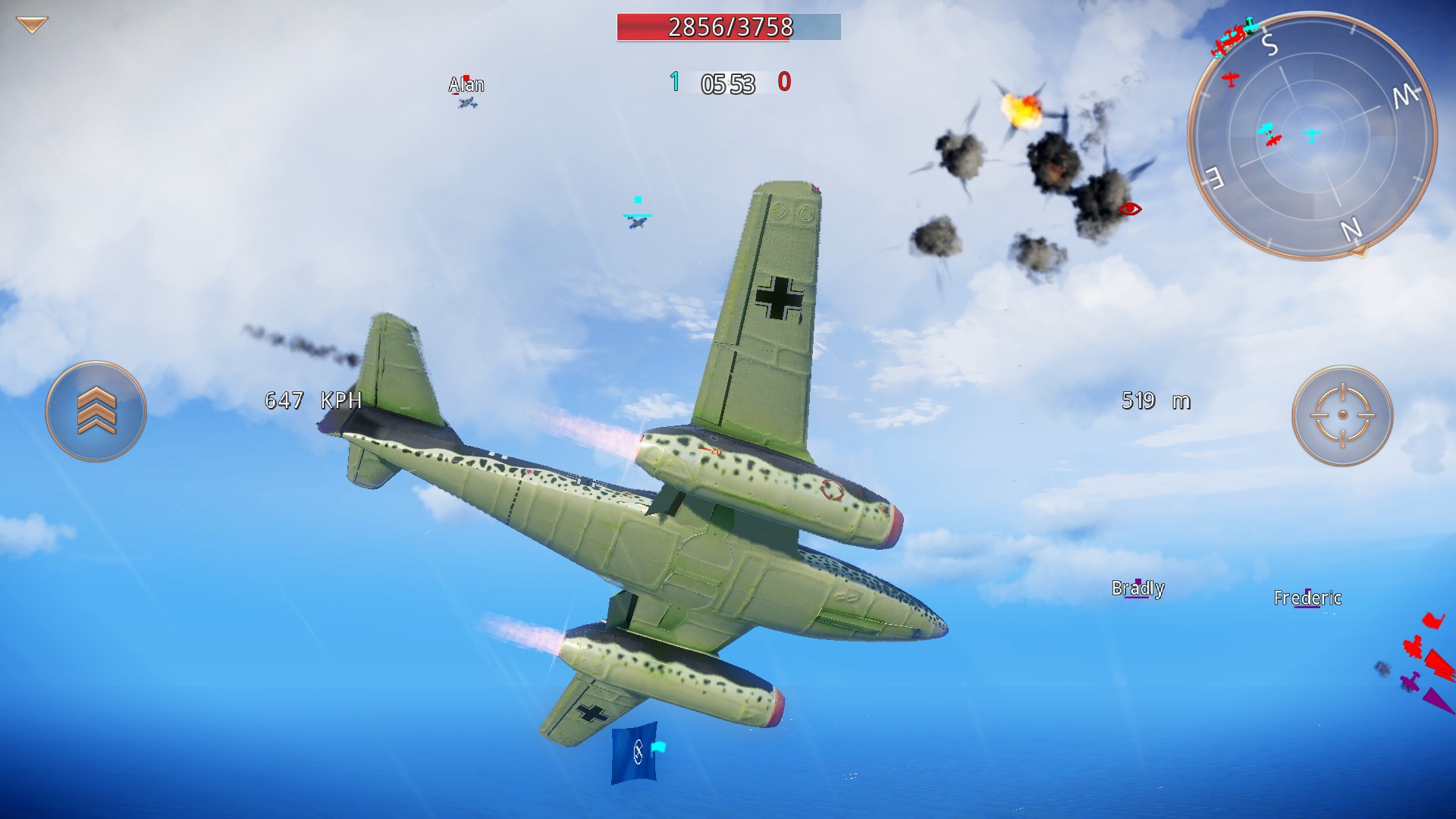
Task: Open the dropdown arrow menu
Action: coord(32,25)
